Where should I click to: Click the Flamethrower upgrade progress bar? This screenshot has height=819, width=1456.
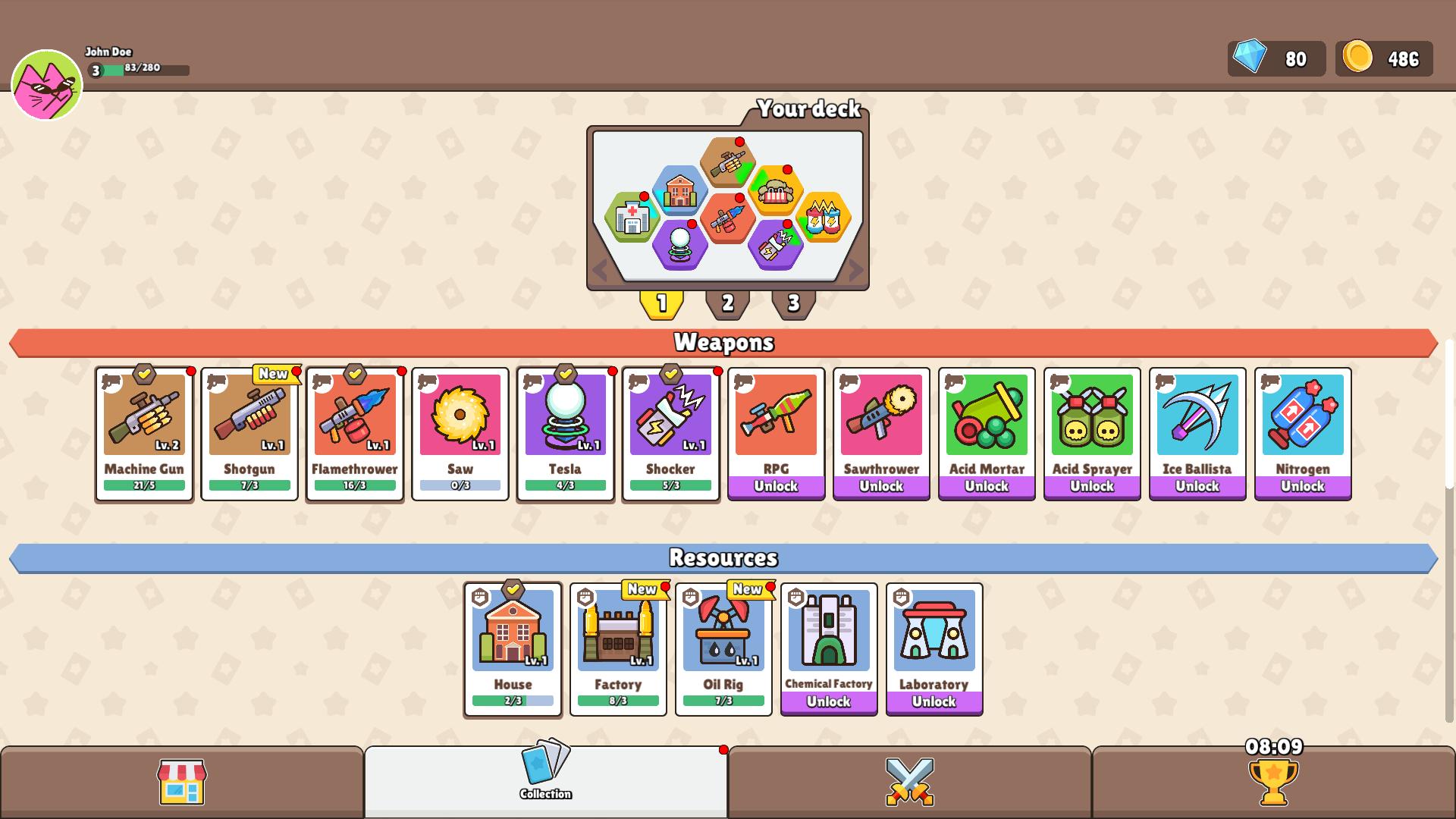353,485
